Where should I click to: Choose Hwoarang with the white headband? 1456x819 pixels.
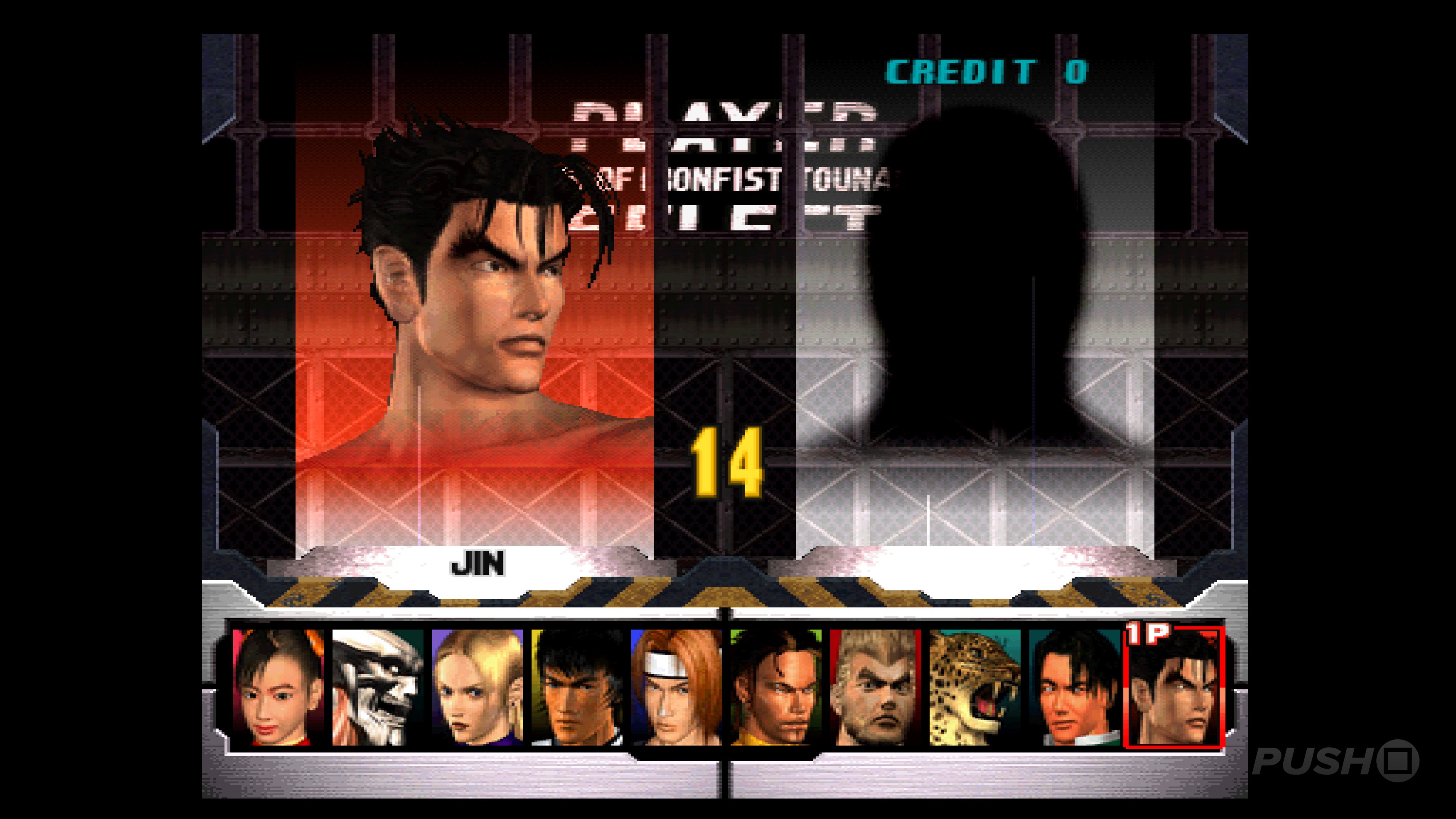click(x=676, y=687)
